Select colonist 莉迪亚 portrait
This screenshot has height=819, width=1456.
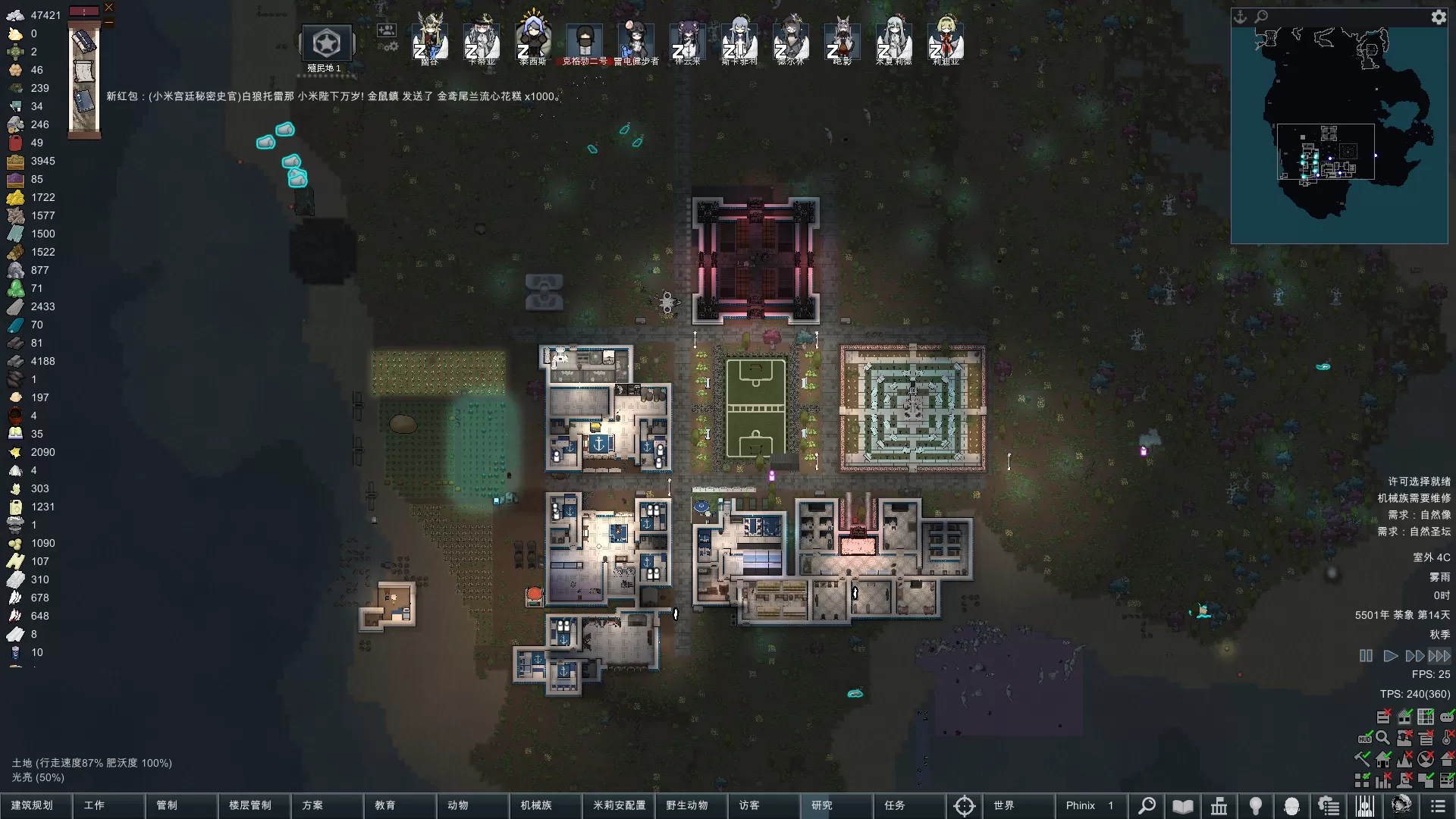tap(945, 42)
